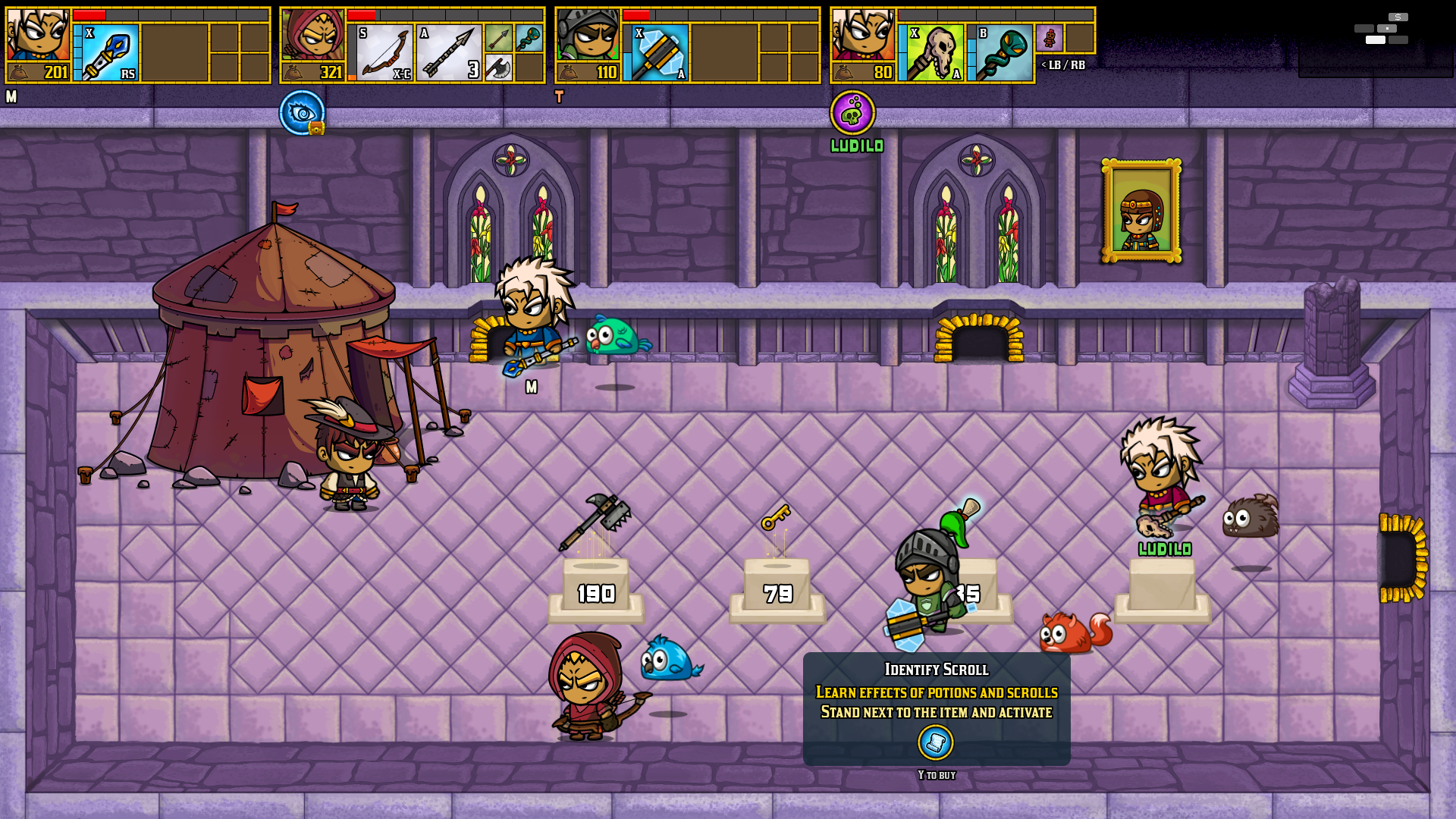Click the blue eye status icon

(x=302, y=112)
